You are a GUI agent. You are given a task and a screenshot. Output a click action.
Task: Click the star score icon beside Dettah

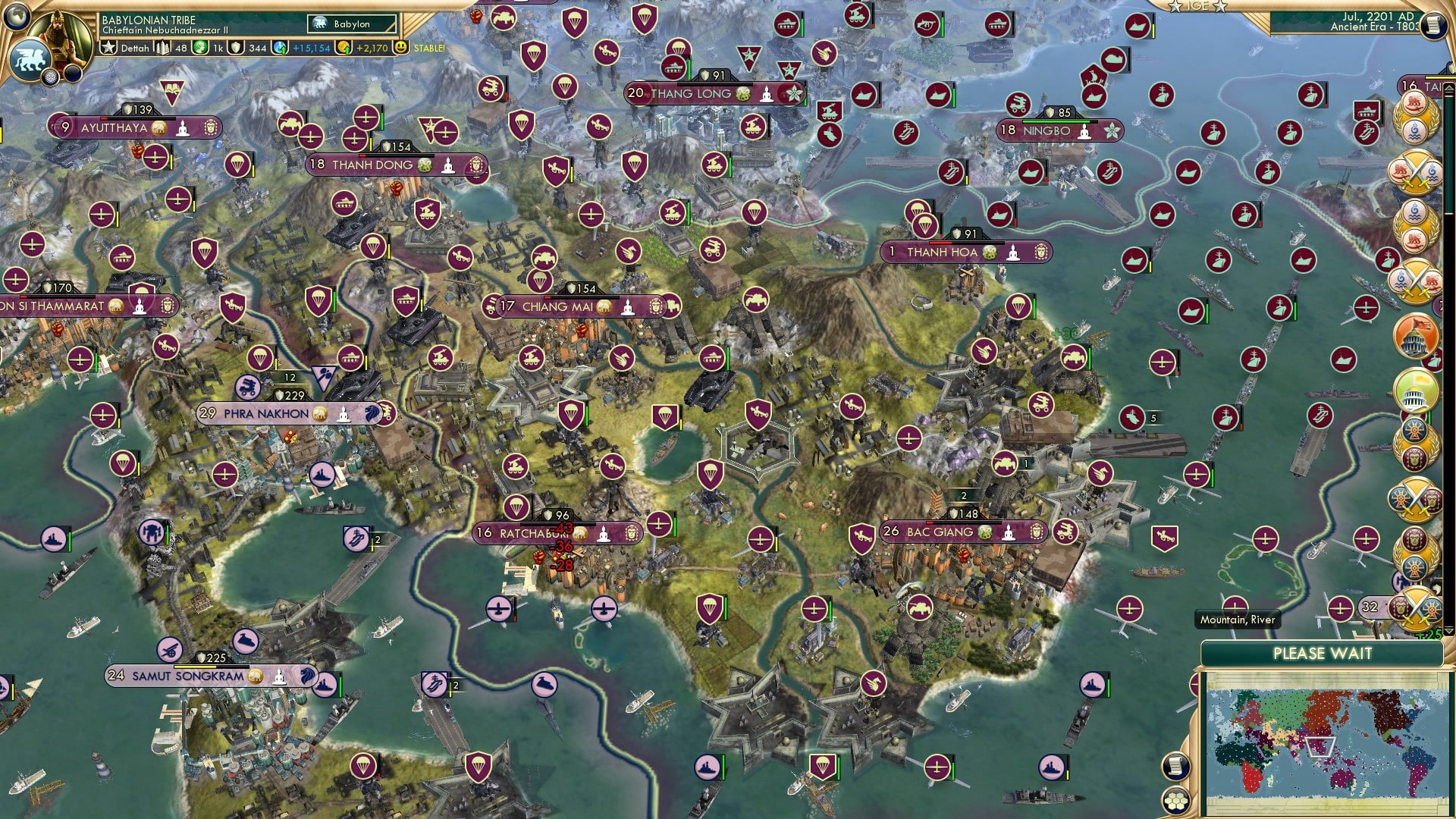[108, 47]
